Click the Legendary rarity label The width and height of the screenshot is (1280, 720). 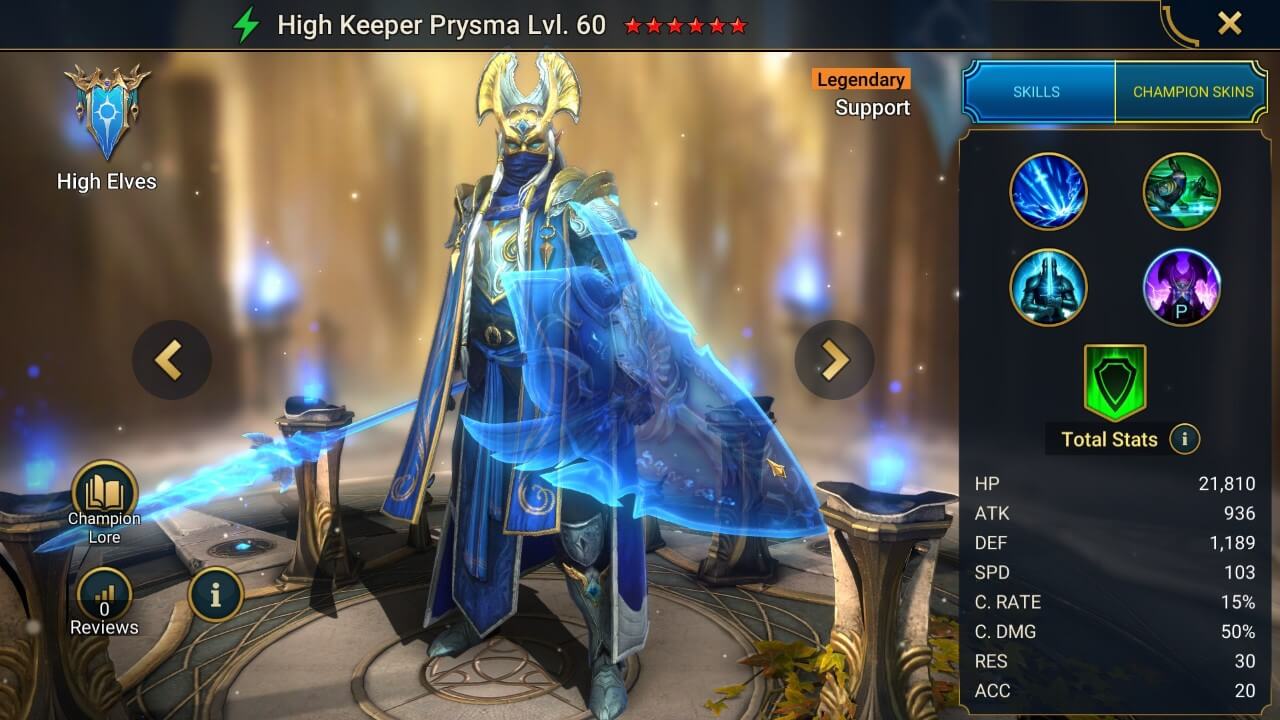(860, 79)
